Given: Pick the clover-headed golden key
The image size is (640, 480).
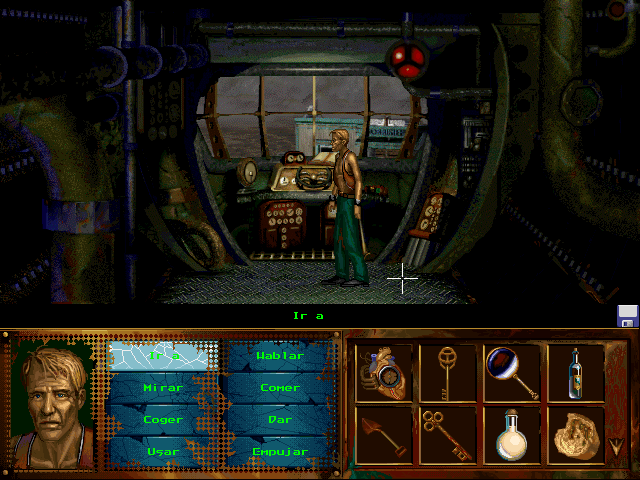Looking at the screenshot, I should click(447, 434).
